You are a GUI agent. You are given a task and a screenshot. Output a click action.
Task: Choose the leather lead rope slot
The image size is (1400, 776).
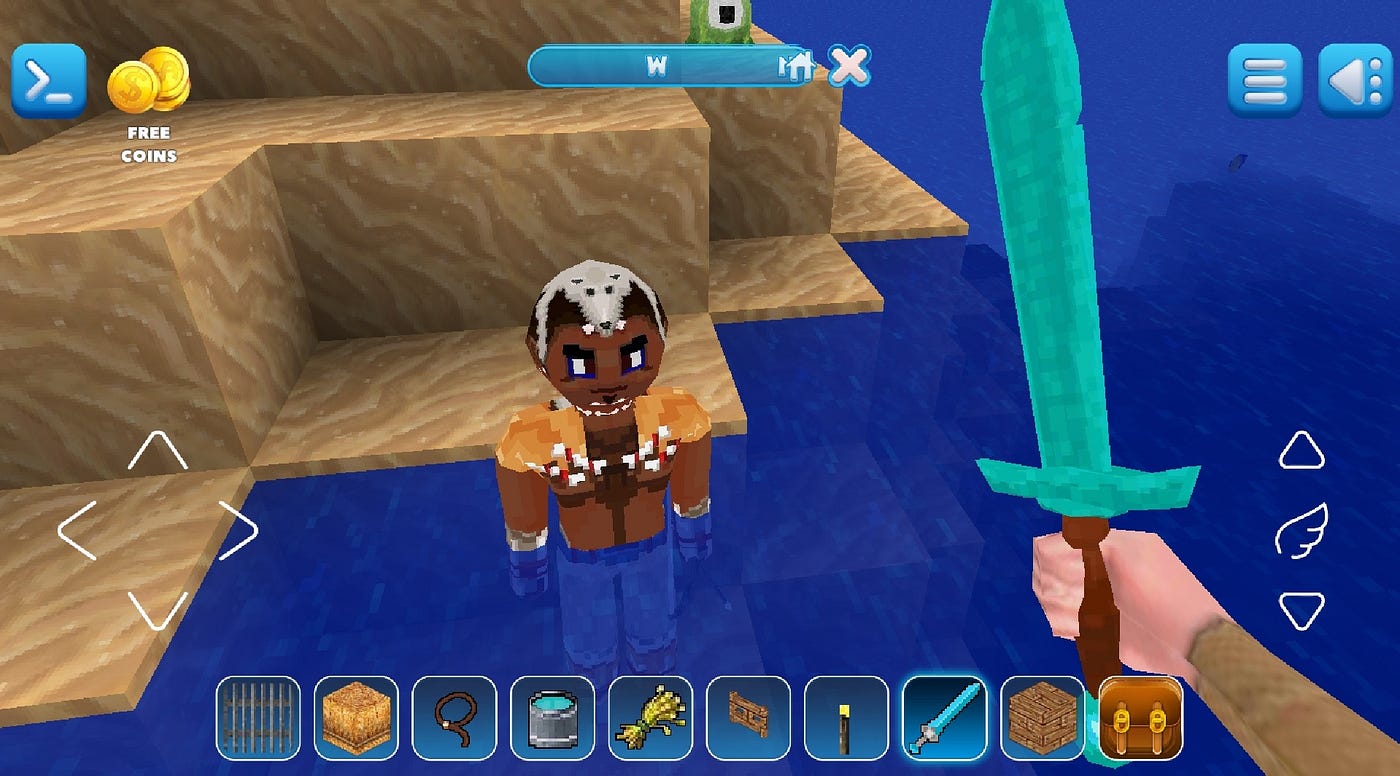454,717
